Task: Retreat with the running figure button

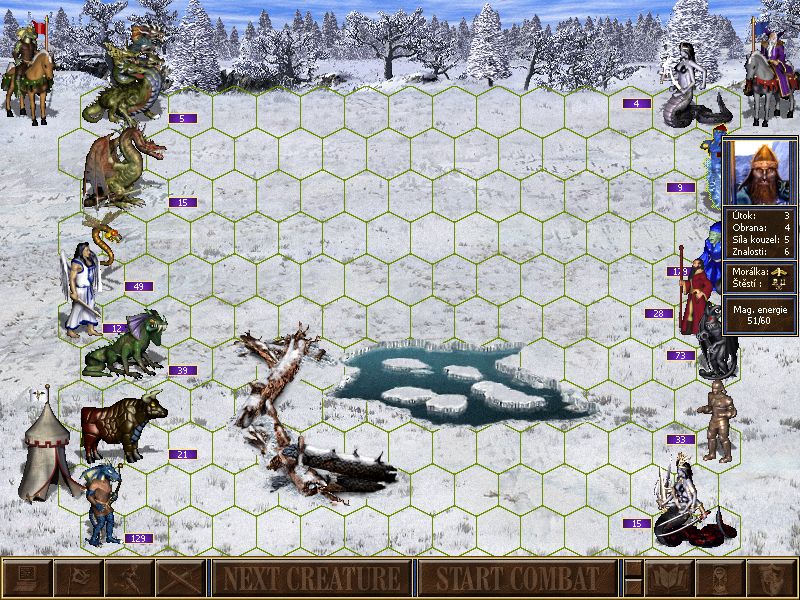Action: [128, 578]
